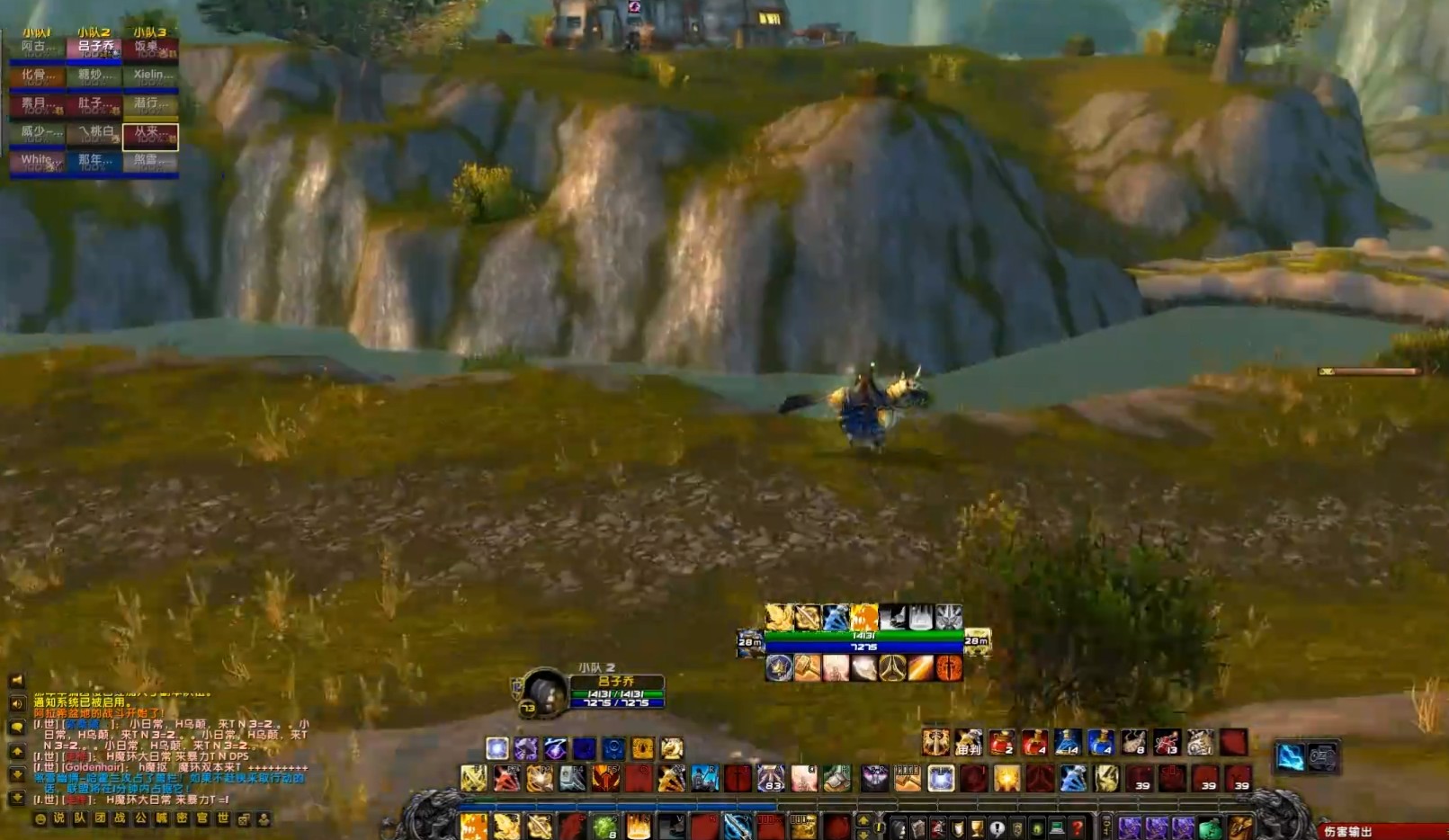Switch chat to the 世 (world) channel
The image size is (1449, 840).
click(x=222, y=818)
